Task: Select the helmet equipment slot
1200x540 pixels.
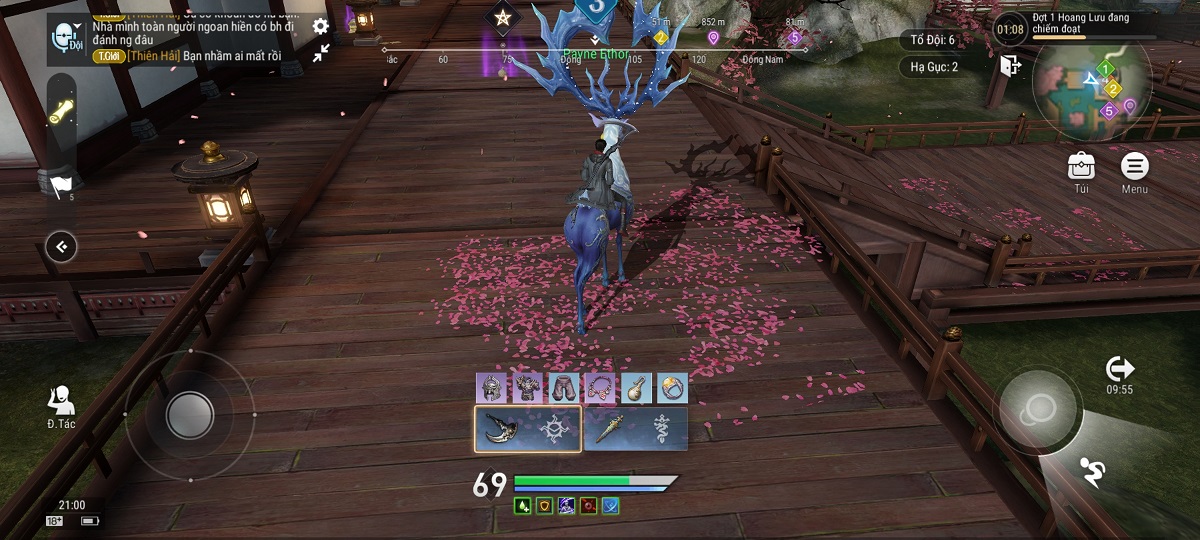Action: tap(490, 388)
